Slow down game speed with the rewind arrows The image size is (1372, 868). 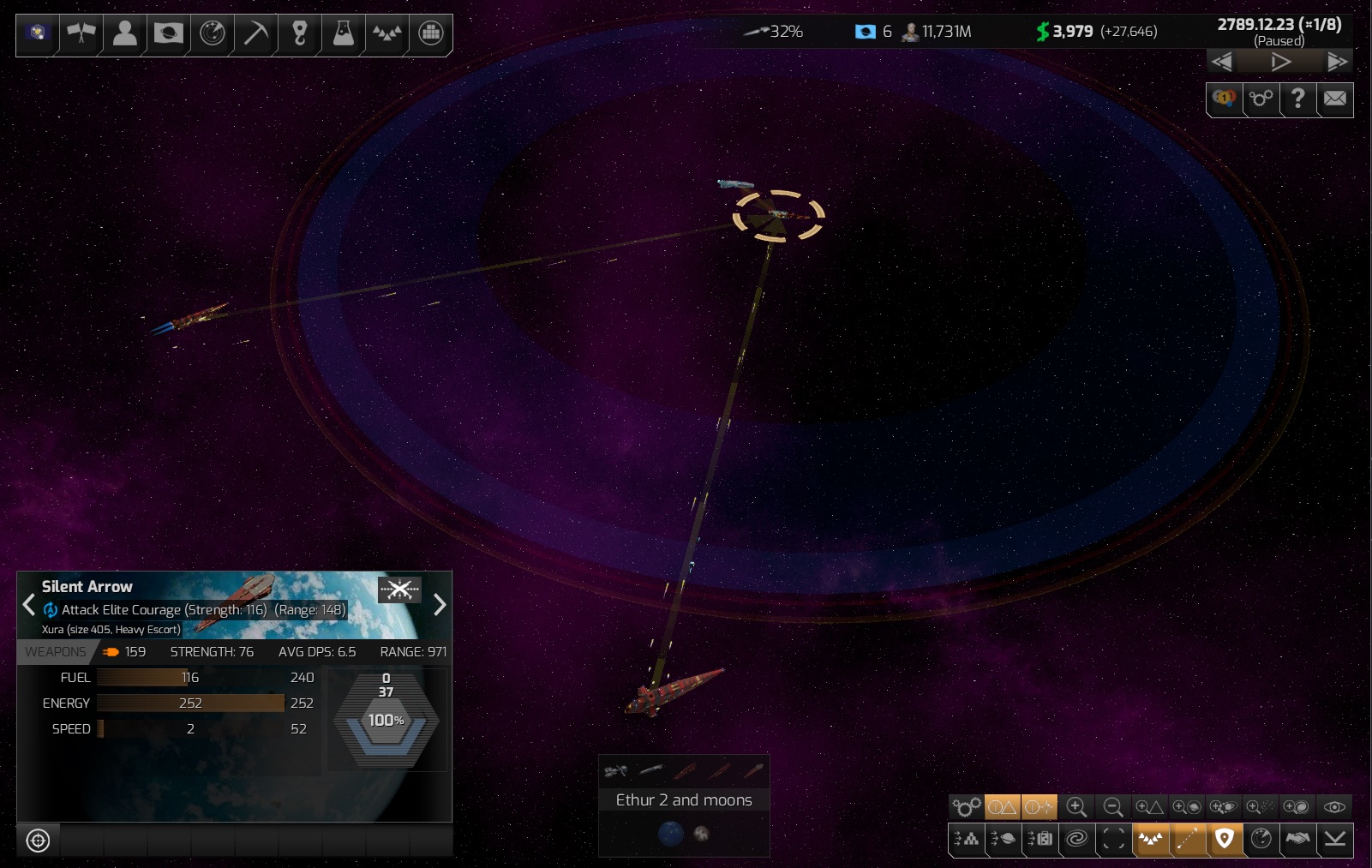click(x=1222, y=62)
